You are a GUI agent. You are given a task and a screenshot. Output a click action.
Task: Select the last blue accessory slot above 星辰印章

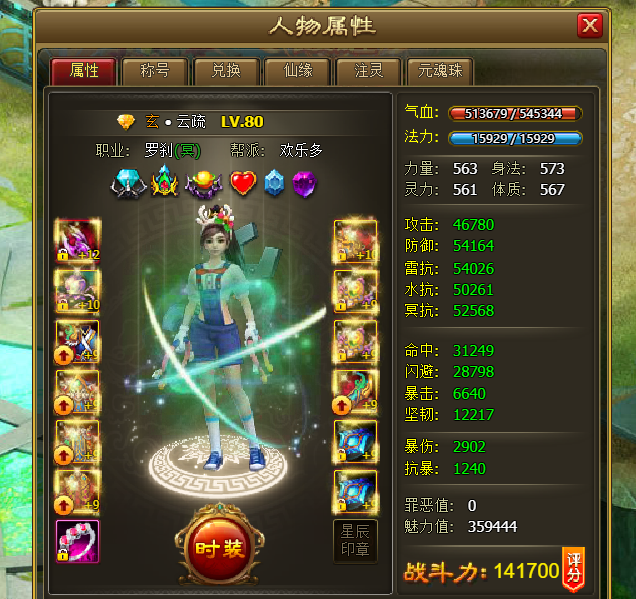pos(355,492)
